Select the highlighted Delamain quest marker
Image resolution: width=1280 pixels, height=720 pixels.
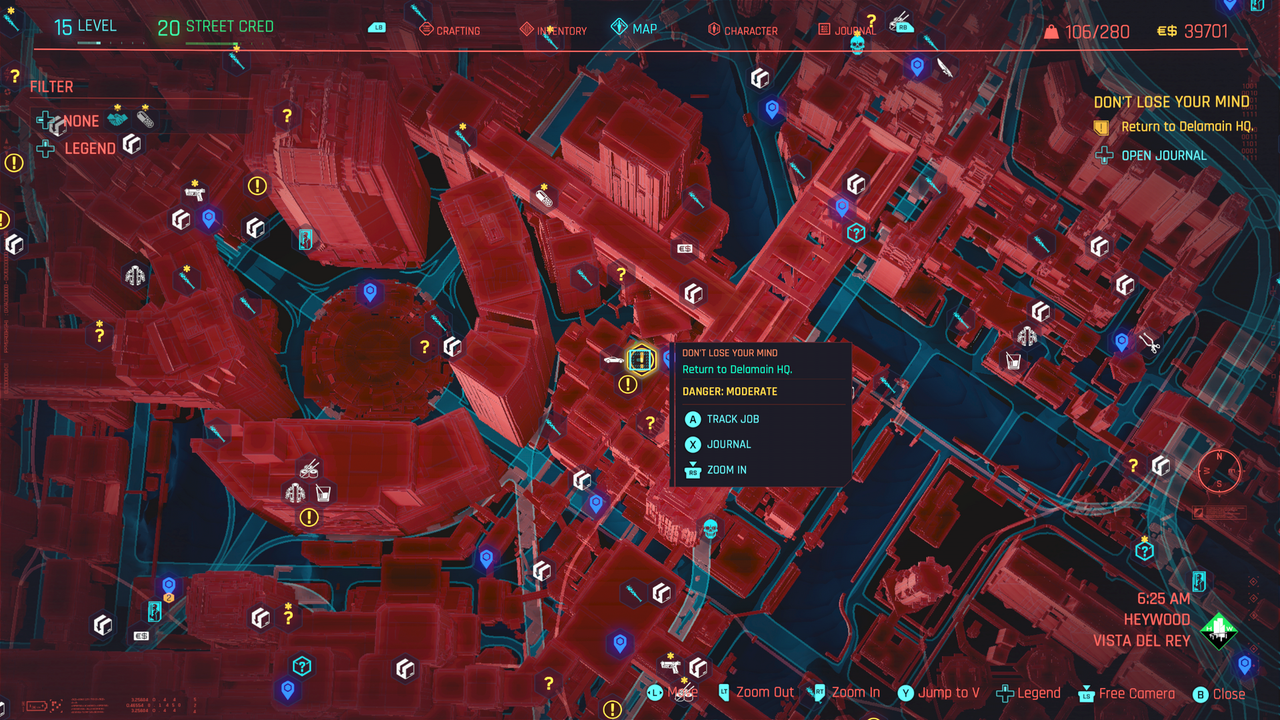(x=641, y=360)
